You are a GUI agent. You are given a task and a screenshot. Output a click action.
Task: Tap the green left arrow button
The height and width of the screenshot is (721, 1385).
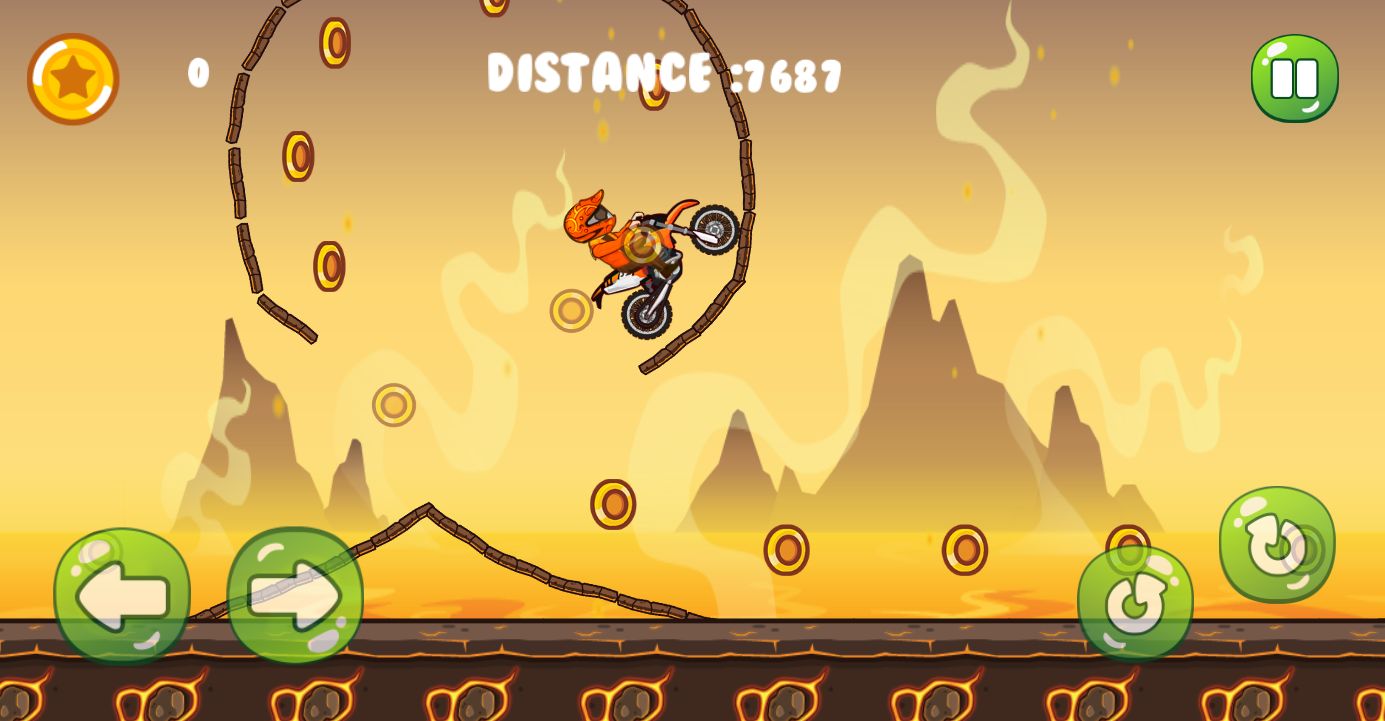click(122, 596)
